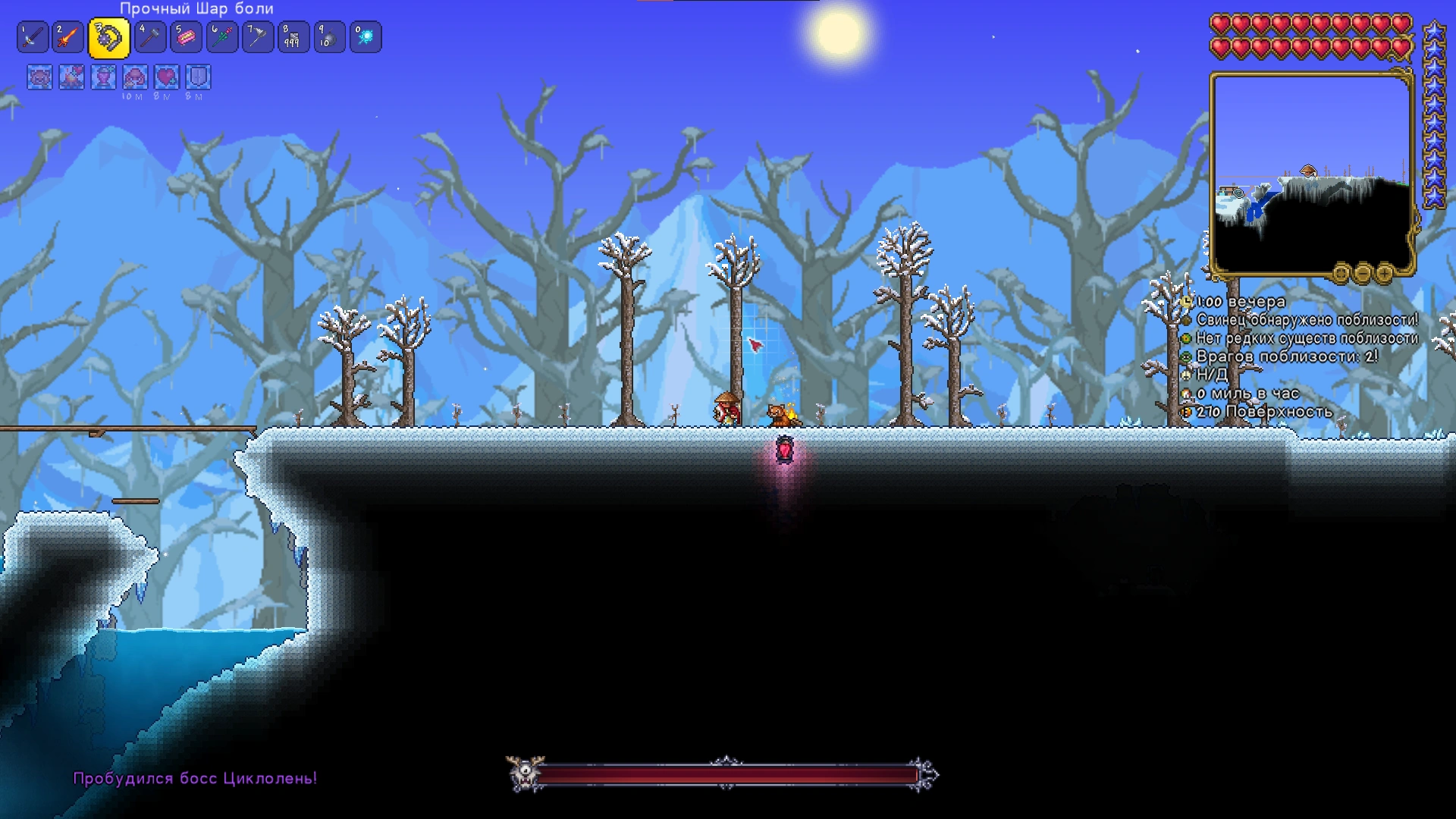
Task: Select the glowing cyan orb in slot 0
Action: 366,37
